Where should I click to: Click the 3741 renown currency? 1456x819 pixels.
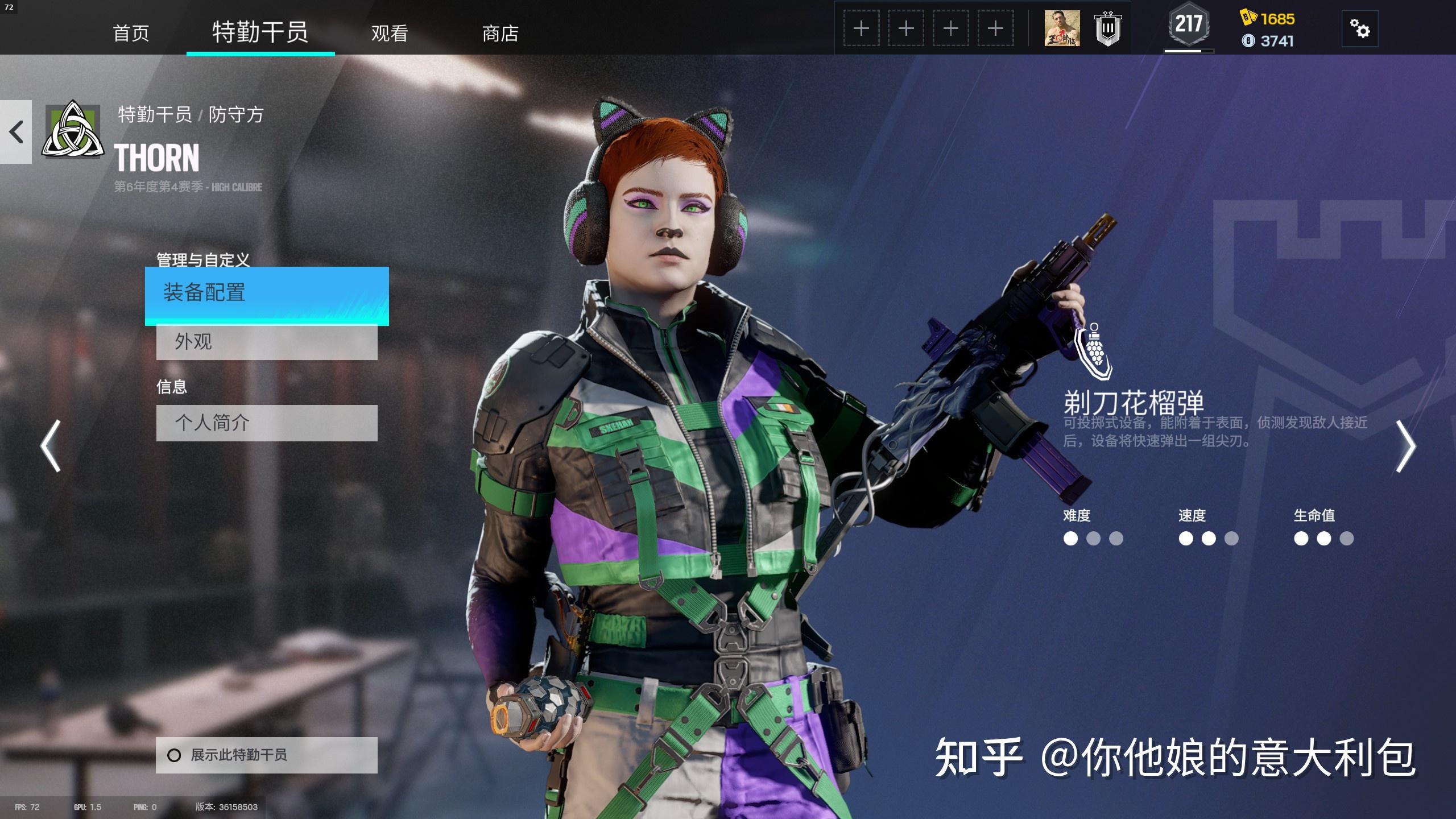click(x=1268, y=41)
